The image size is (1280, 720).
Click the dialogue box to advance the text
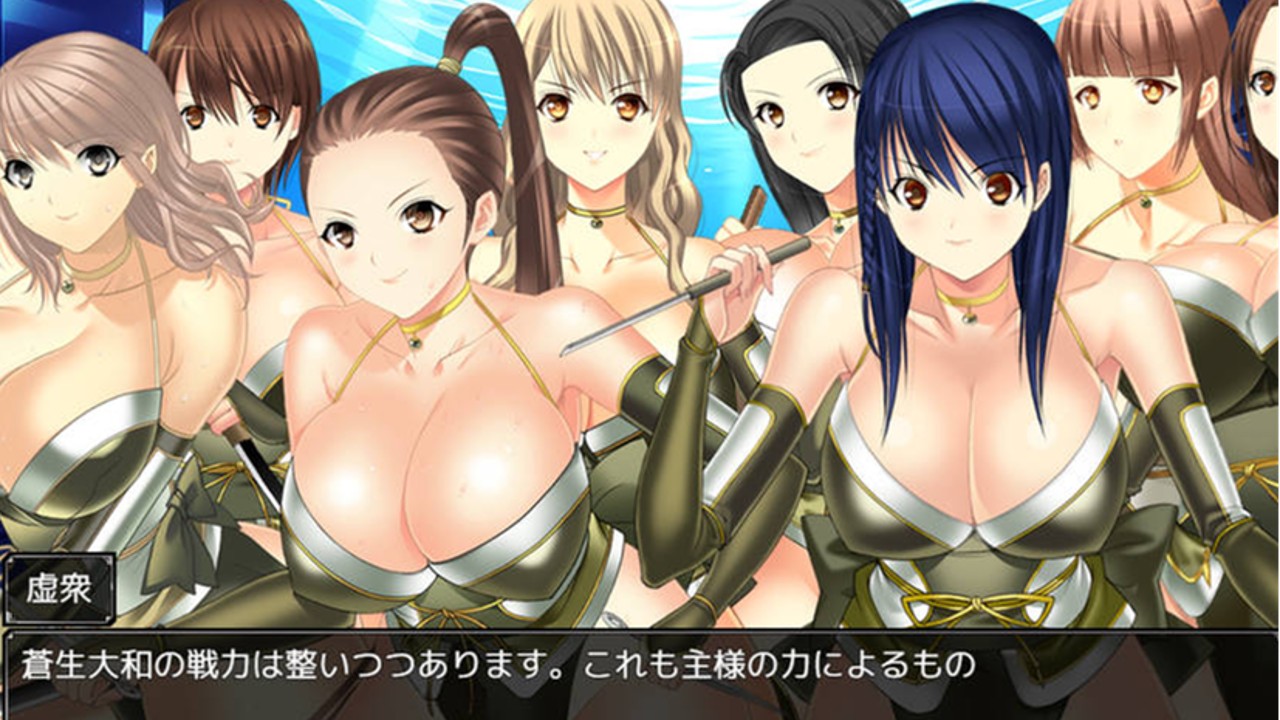[640, 680]
